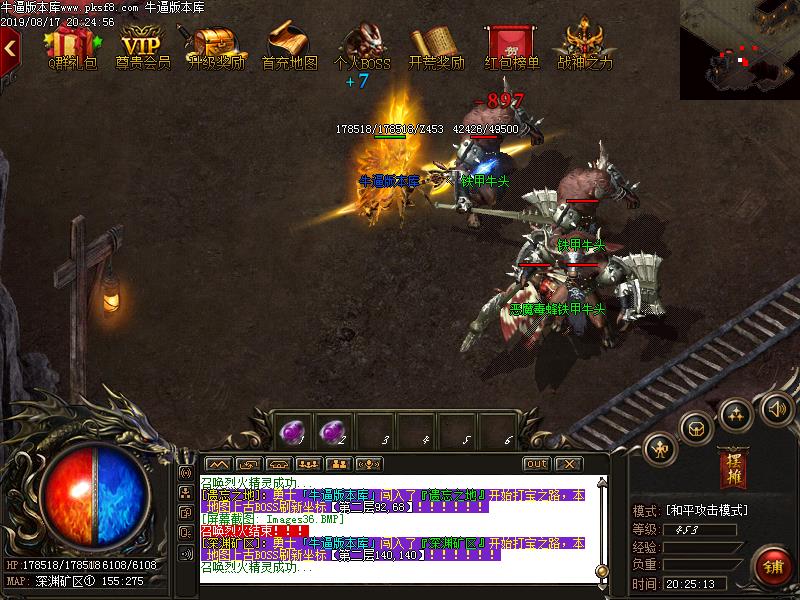The image size is (800, 600).
Task: Open the Q群礼包 gift pack
Action: coord(72,46)
